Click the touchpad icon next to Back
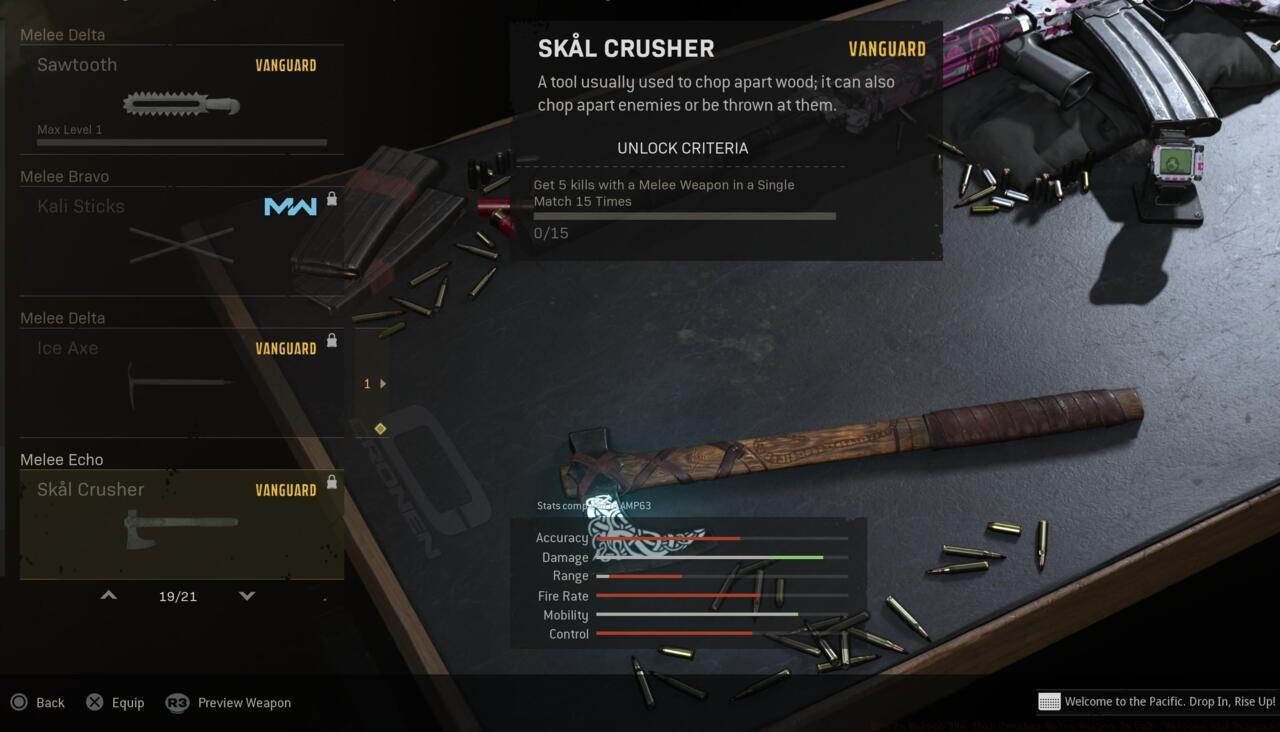1280x732 pixels. (x=18, y=702)
